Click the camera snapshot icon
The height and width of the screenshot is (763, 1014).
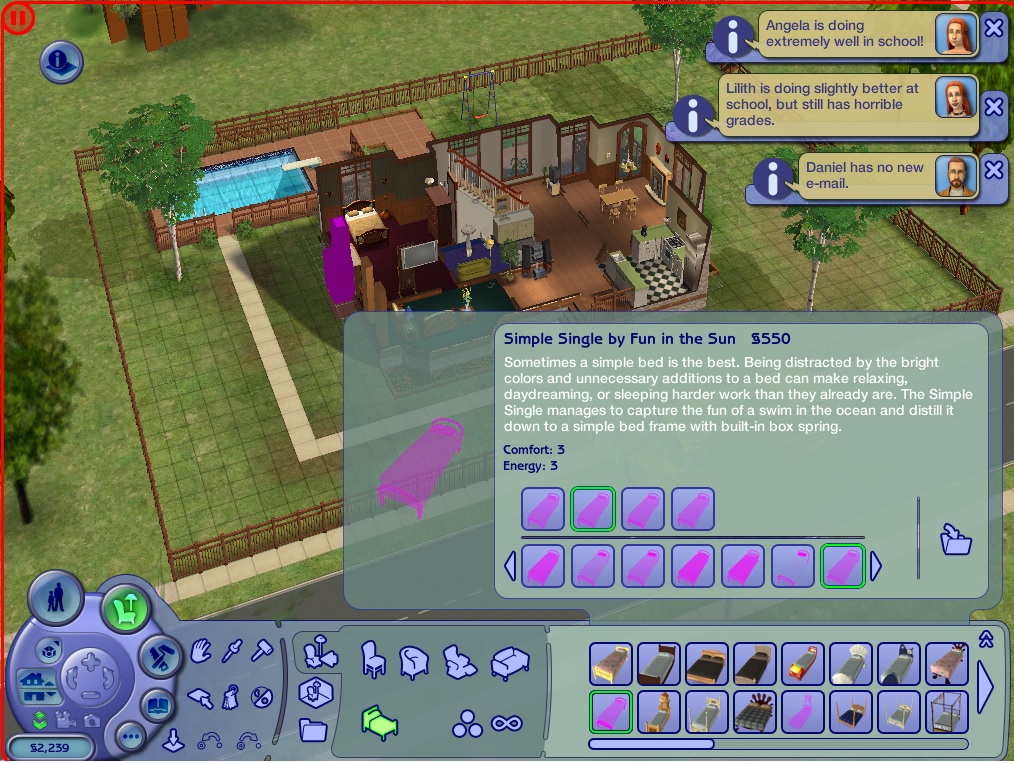tap(91, 719)
